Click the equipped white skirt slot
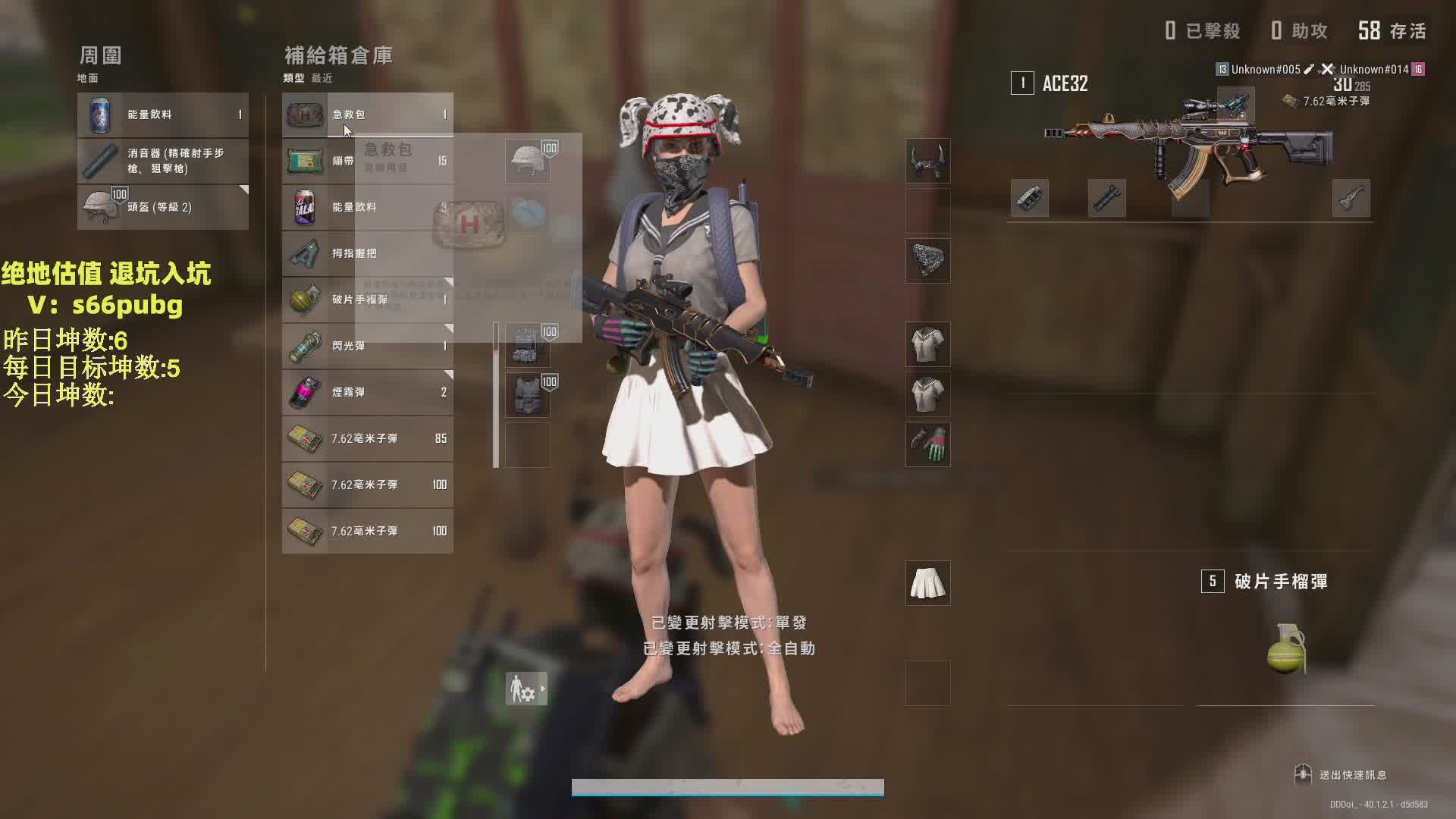Viewport: 1456px width, 819px height. coord(927,583)
